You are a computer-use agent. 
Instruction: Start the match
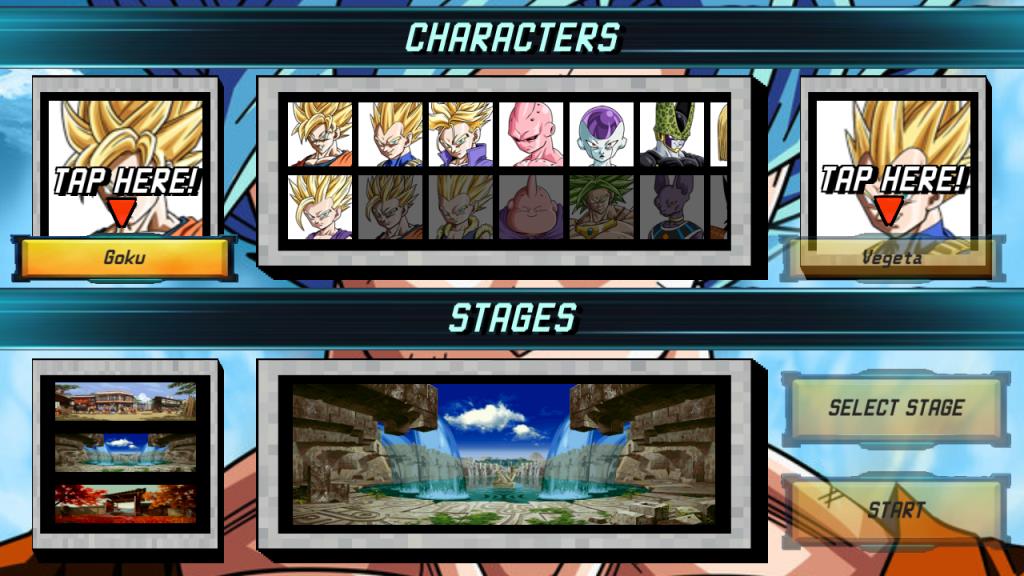pyautogui.click(x=895, y=509)
